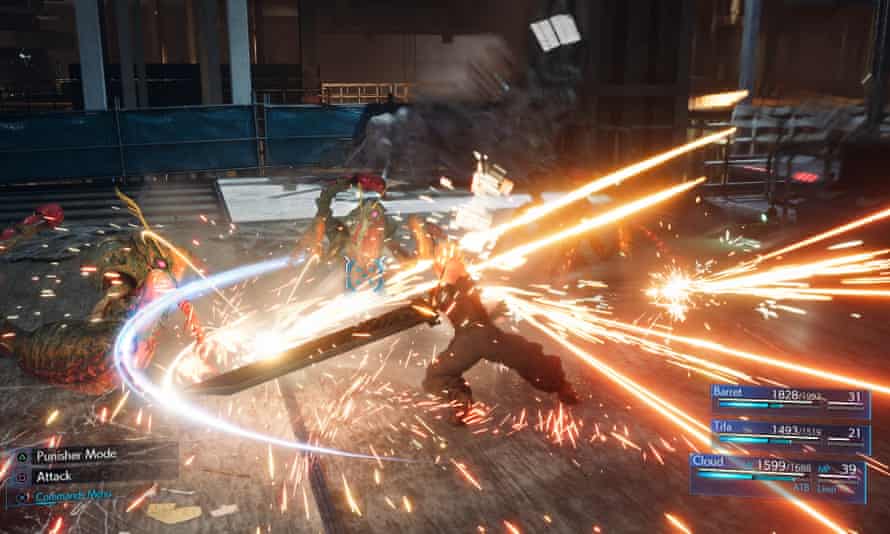The width and height of the screenshot is (890, 534).
Task: Select Barret's party status row
Action: pos(788,399)
